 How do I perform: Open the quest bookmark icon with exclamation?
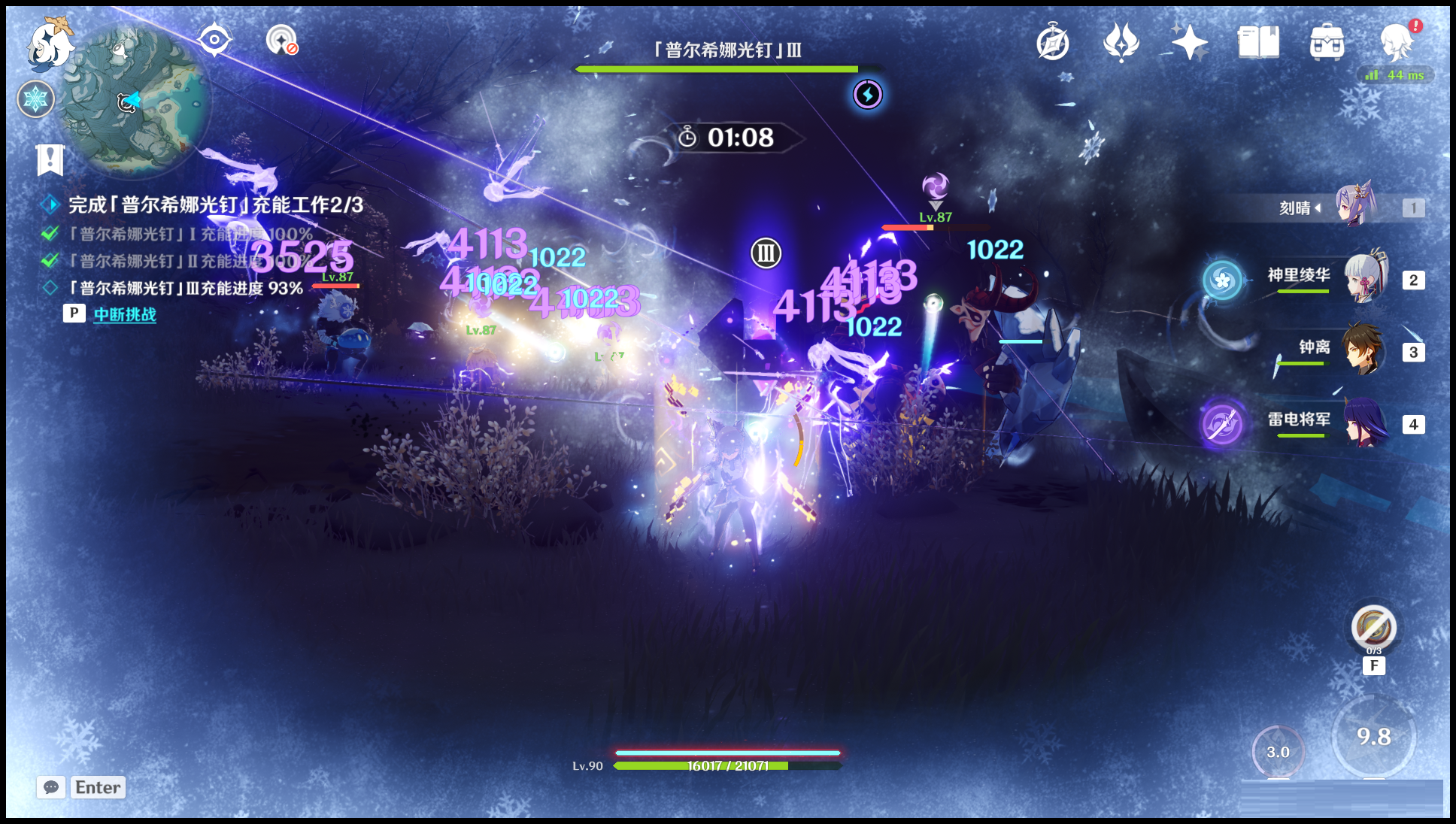[50, 159]
